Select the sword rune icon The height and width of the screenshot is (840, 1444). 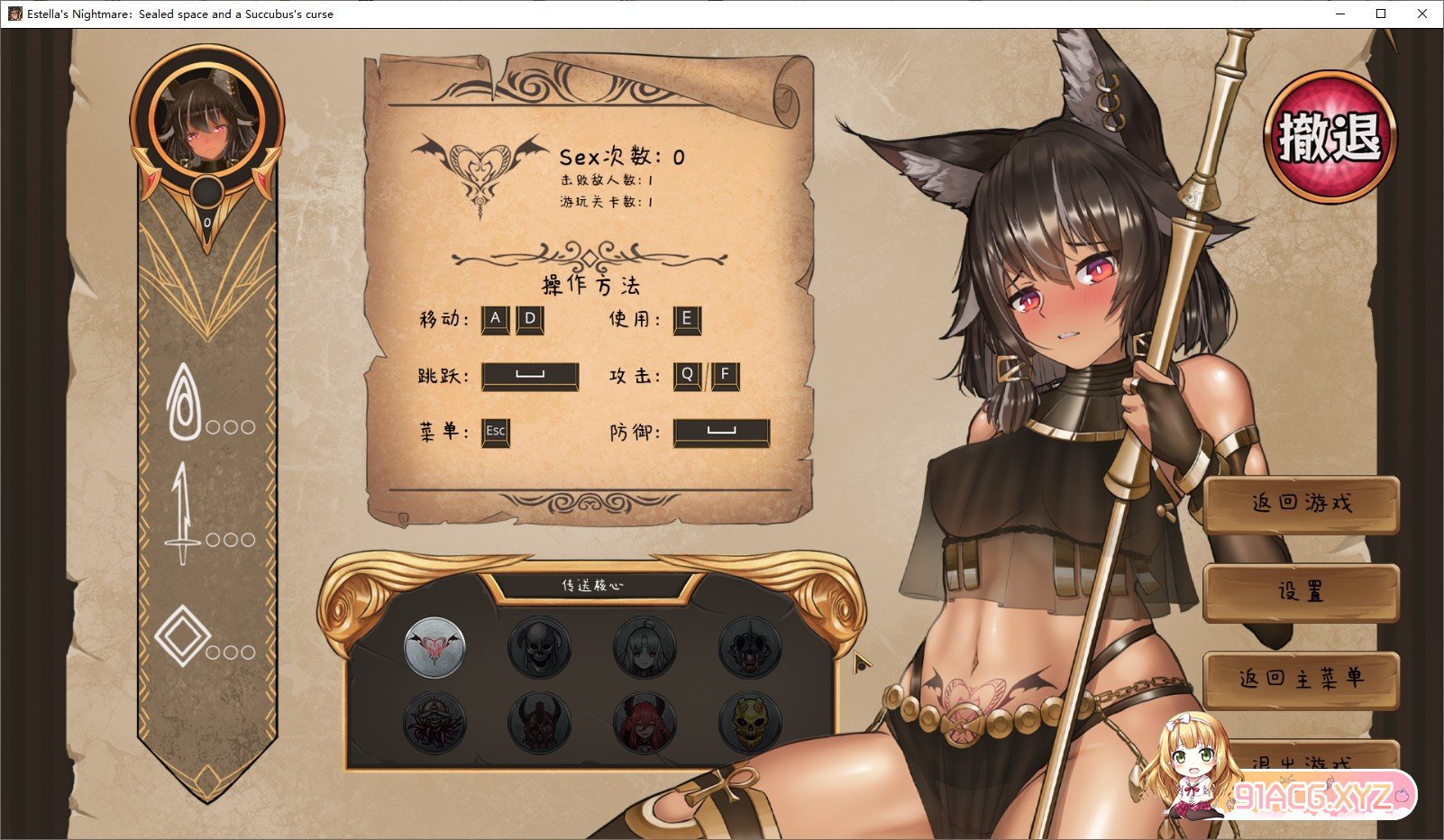coord(183,514)
